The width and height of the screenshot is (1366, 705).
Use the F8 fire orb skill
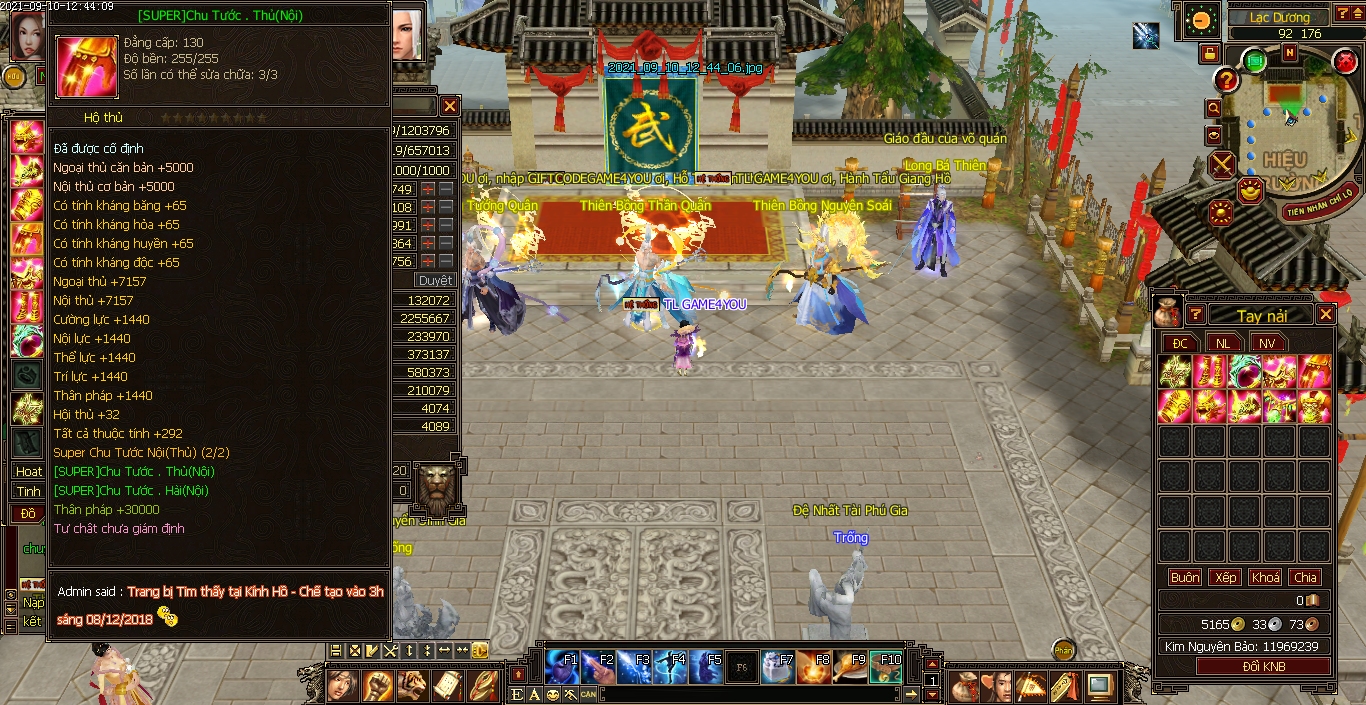coord(814,665)
